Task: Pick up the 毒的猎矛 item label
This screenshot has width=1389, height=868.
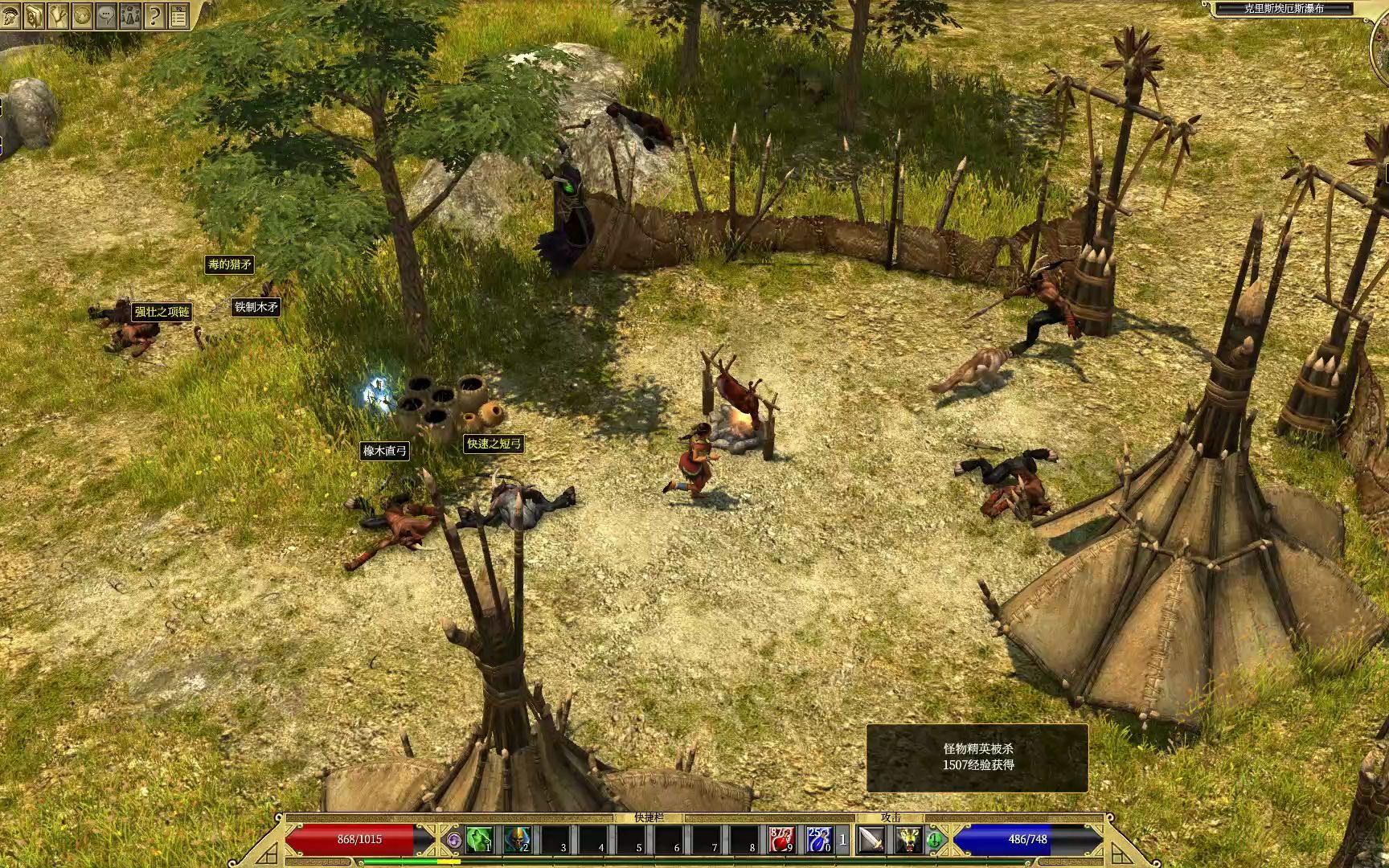Action: click(x=229, y=264)
